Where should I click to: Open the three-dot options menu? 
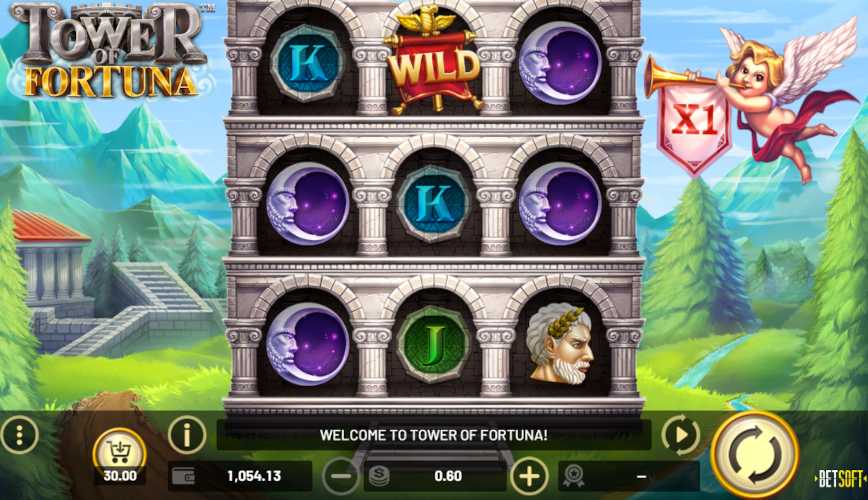click(x=20, y=434)
